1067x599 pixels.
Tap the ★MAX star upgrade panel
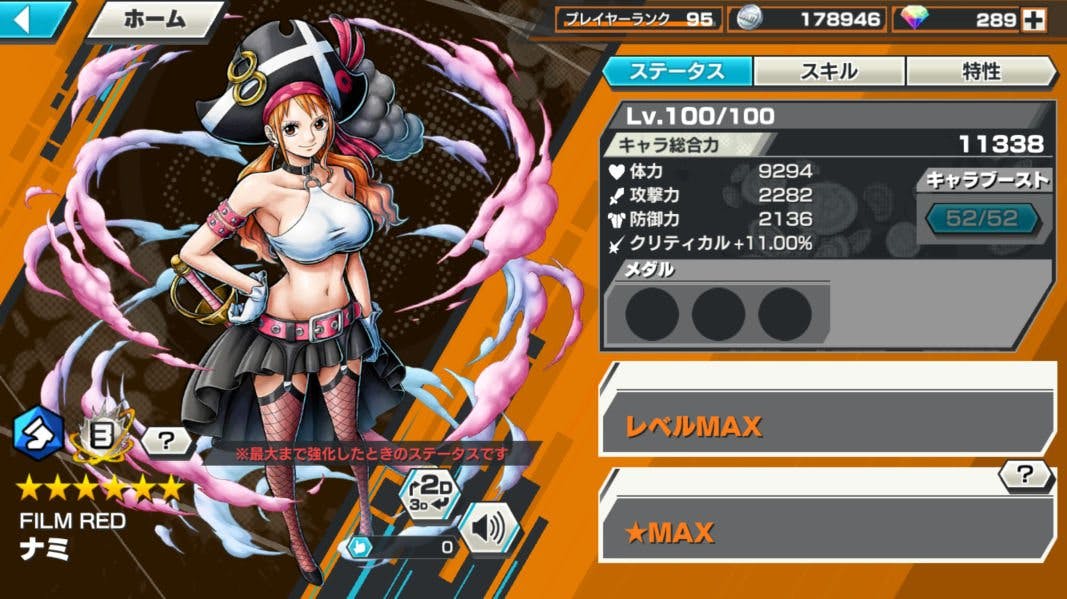827,531
